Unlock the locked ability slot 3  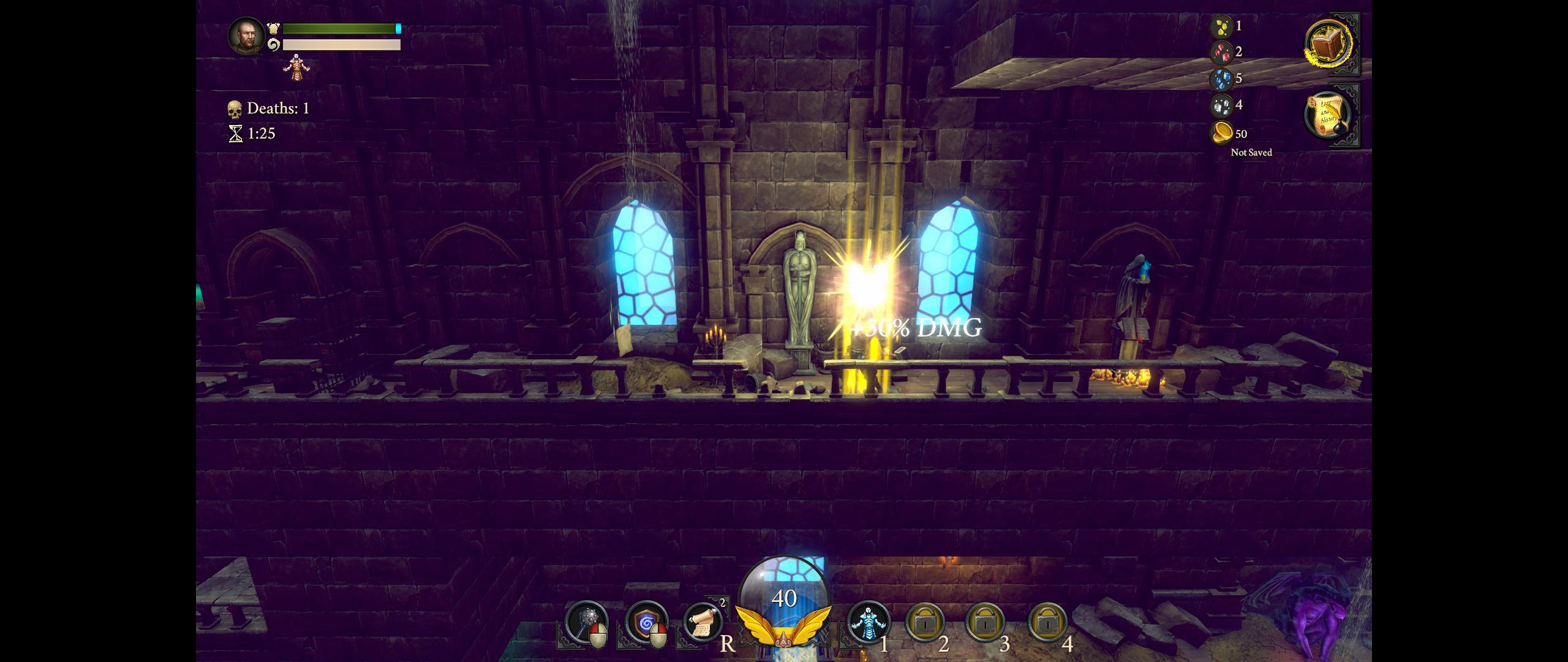tap(987, 621)
